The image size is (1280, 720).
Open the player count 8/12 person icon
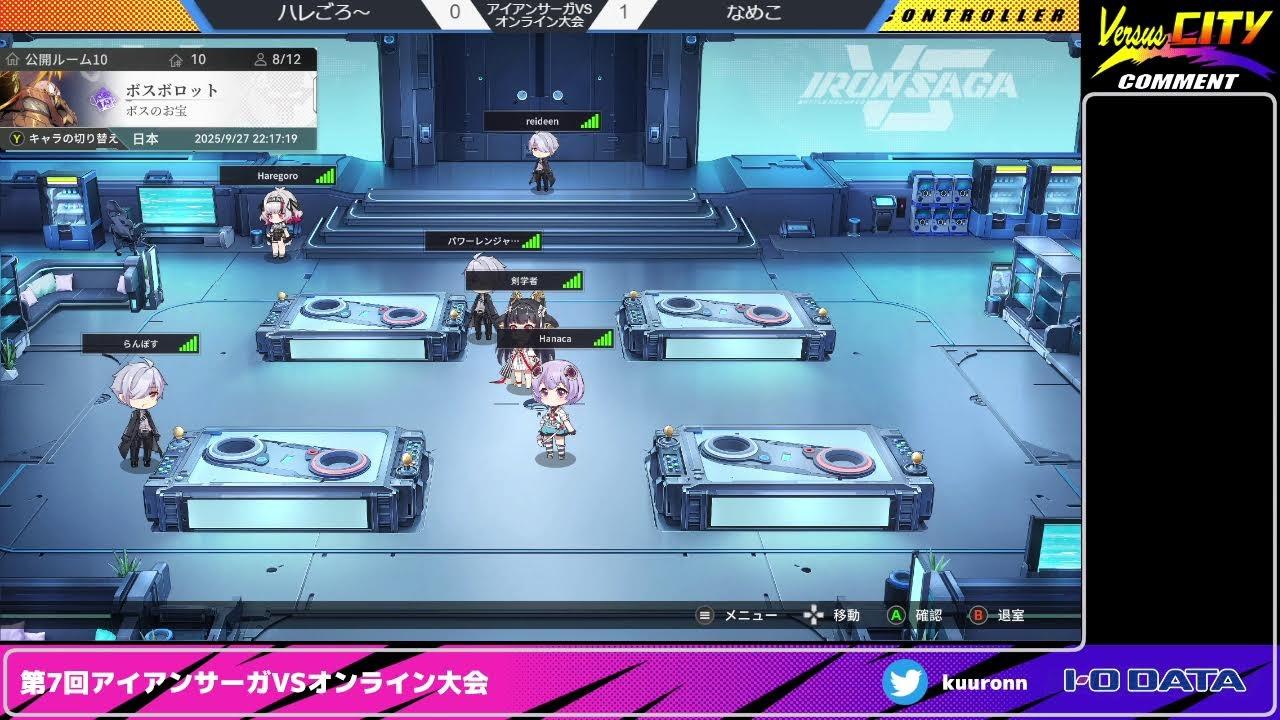coord(261,59)
